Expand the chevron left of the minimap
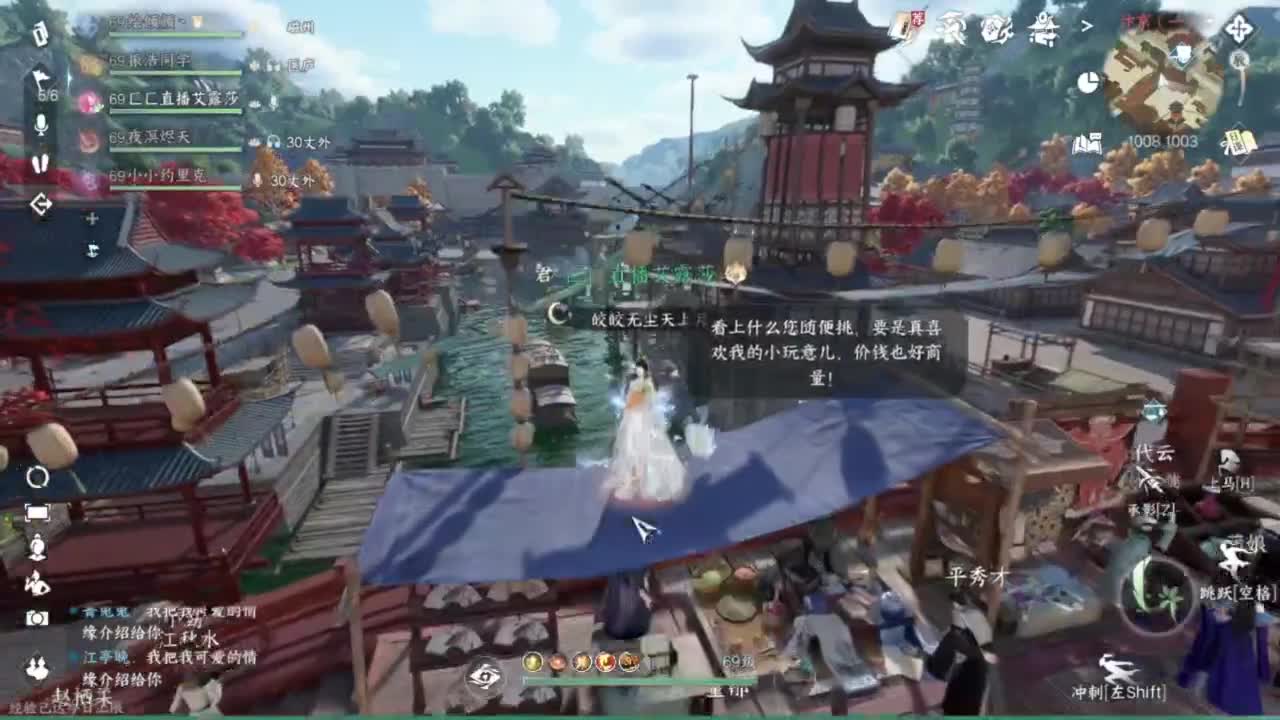This screenshot has height=720, width=1280. point(1086,25)
